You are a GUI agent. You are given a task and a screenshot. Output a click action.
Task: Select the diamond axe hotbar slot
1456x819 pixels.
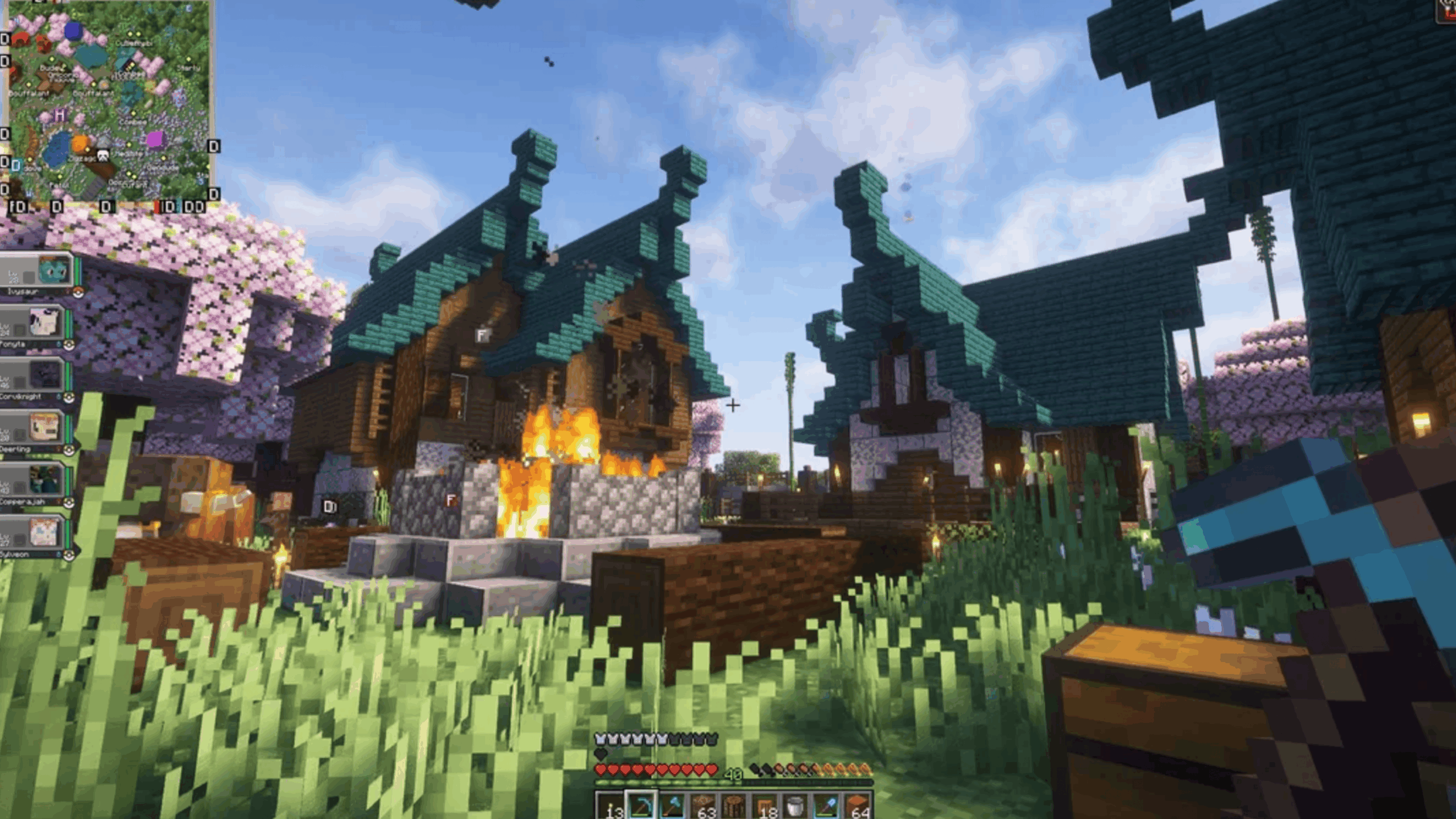point(672,805)
